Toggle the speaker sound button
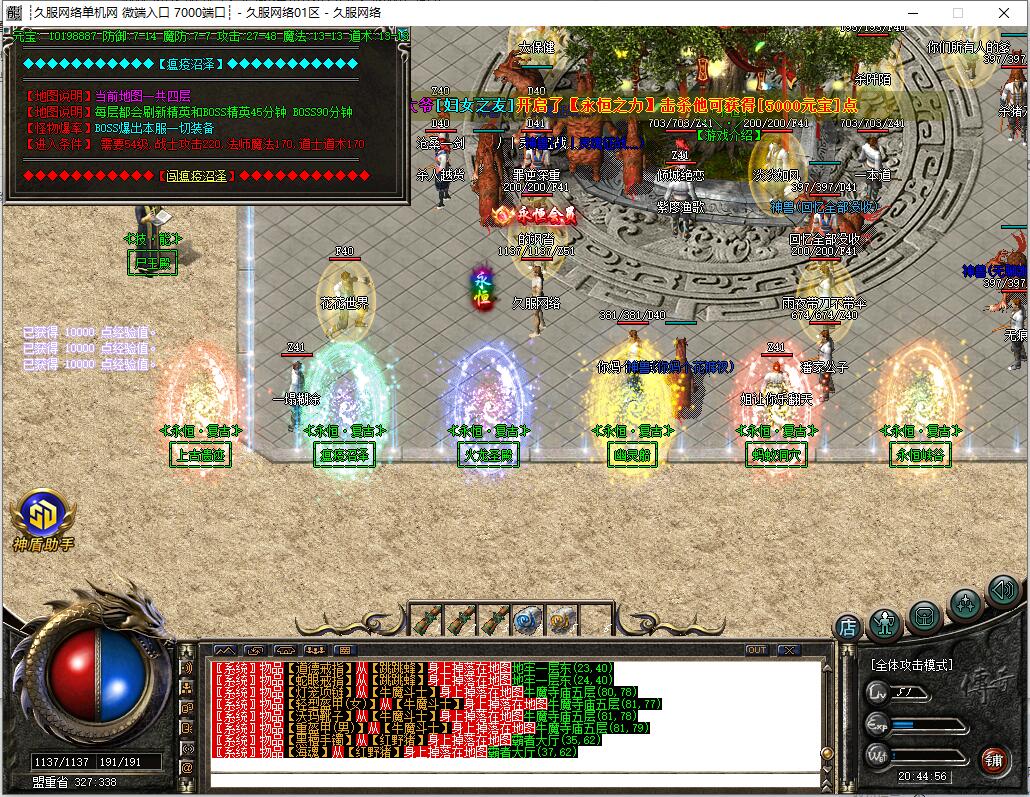This screenshot has height=797, width=1030. (1003, 591)
